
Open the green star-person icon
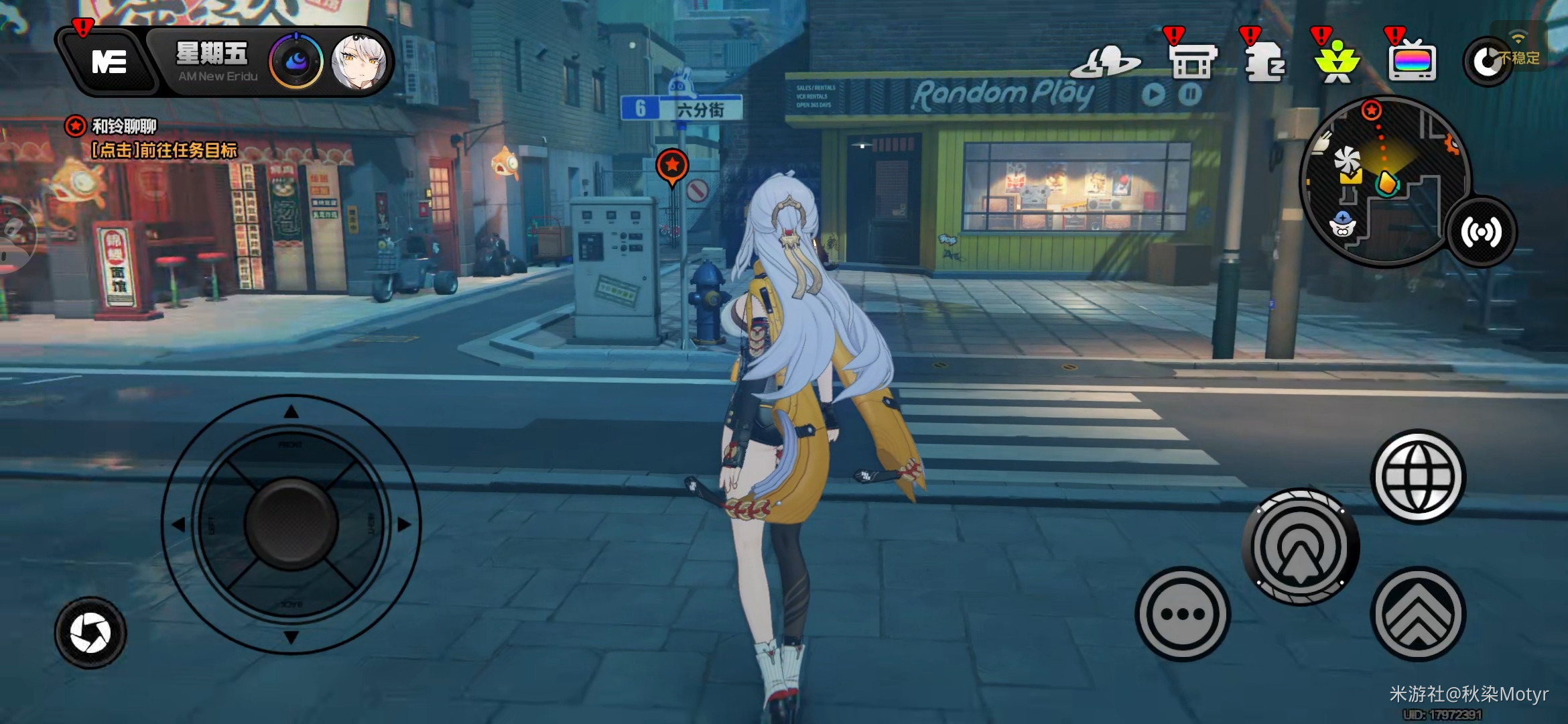click(1337, 63)
